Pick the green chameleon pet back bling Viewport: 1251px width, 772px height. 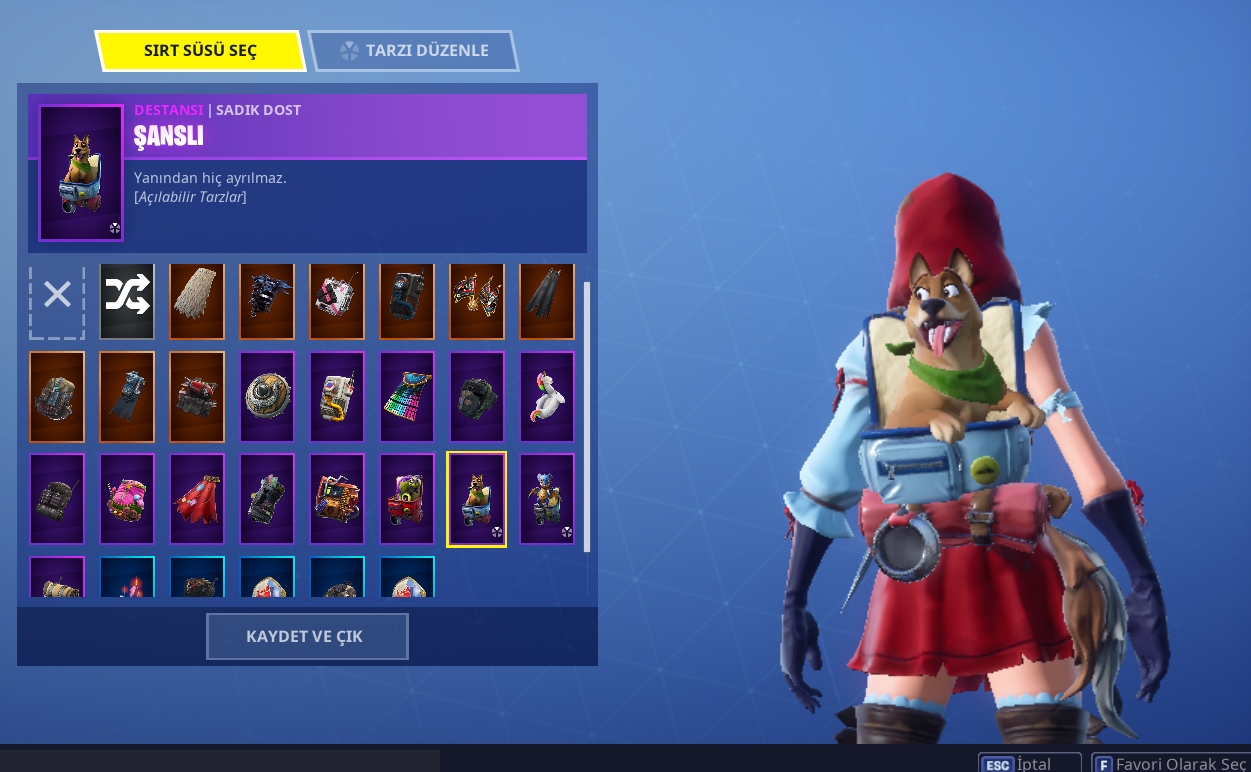pyautogui.click(x=407, y=499)
